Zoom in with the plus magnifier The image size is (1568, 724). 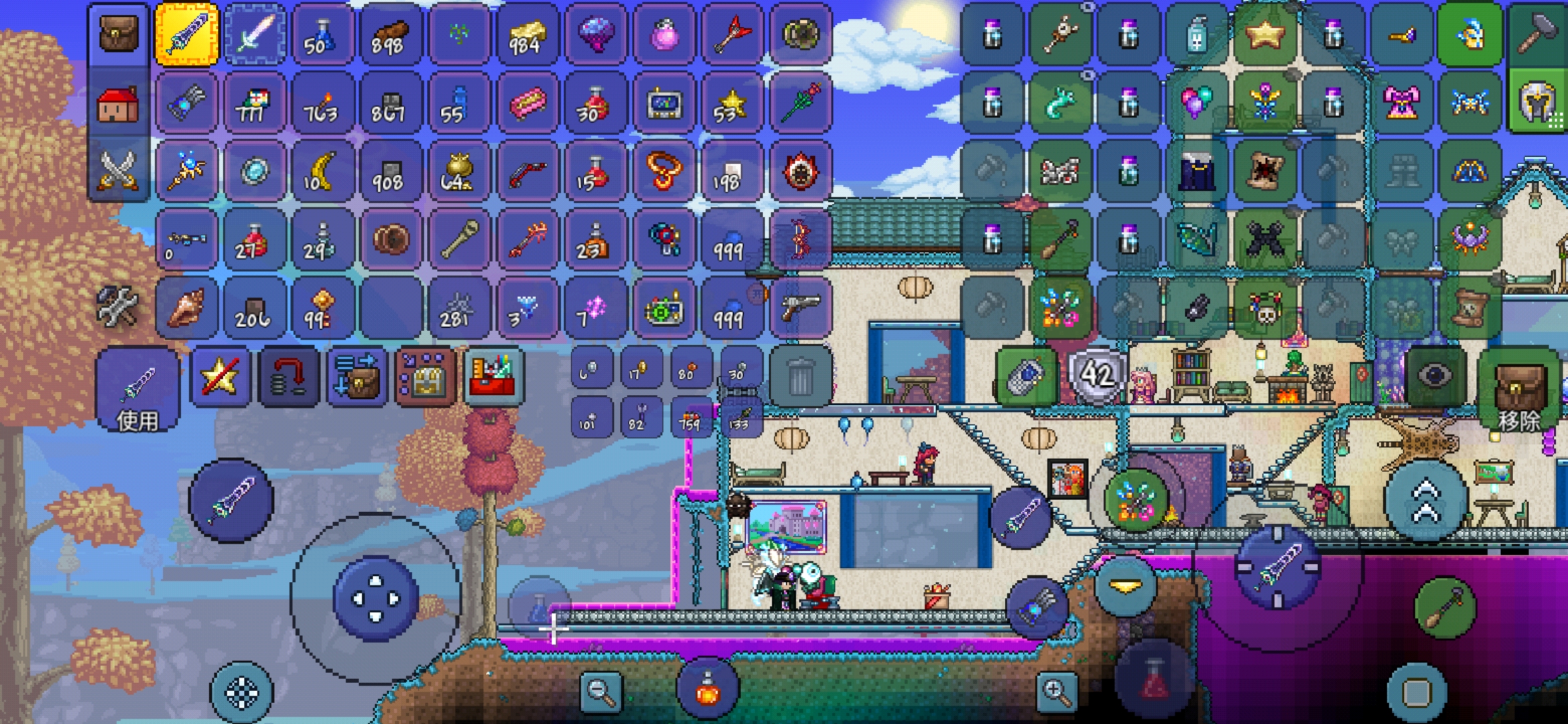(1056, 690)
